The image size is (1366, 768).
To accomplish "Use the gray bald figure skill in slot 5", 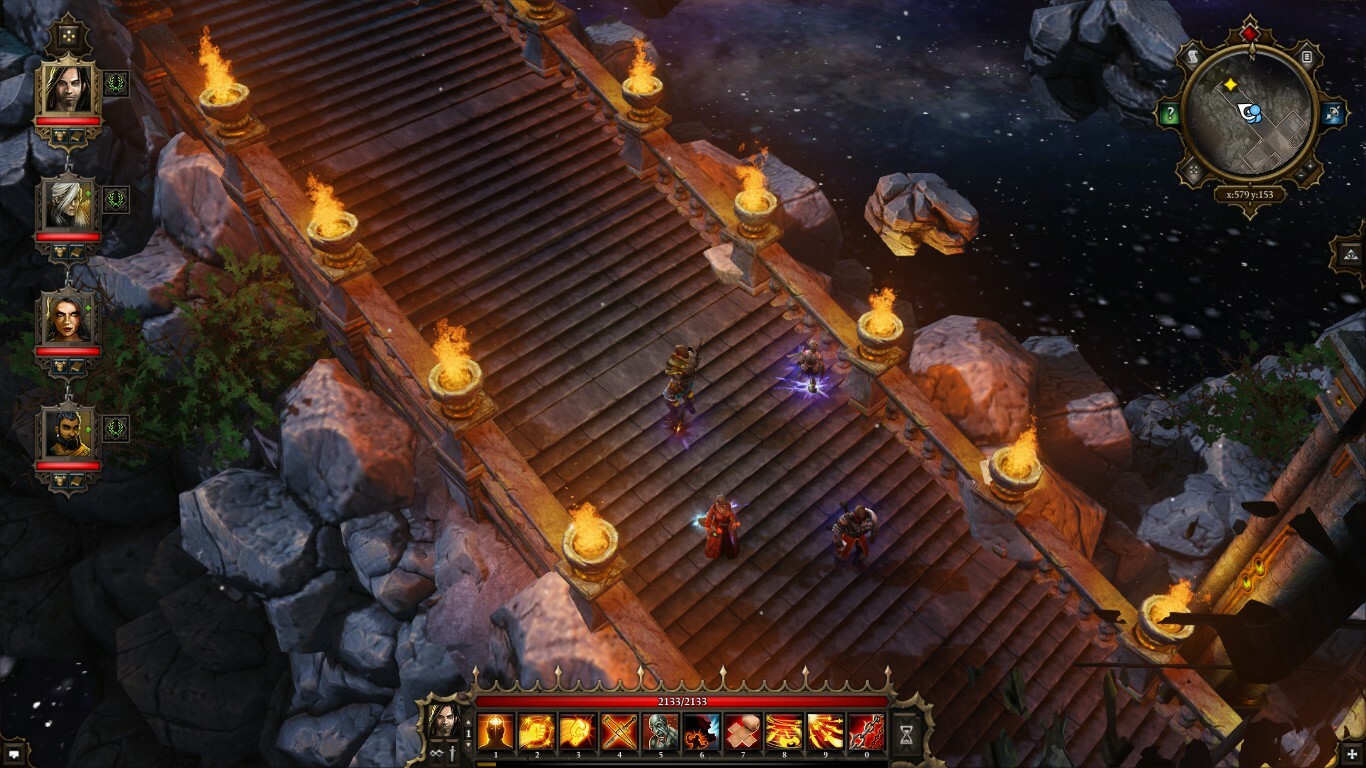I will pyautogui.click(x=660, y=732).
